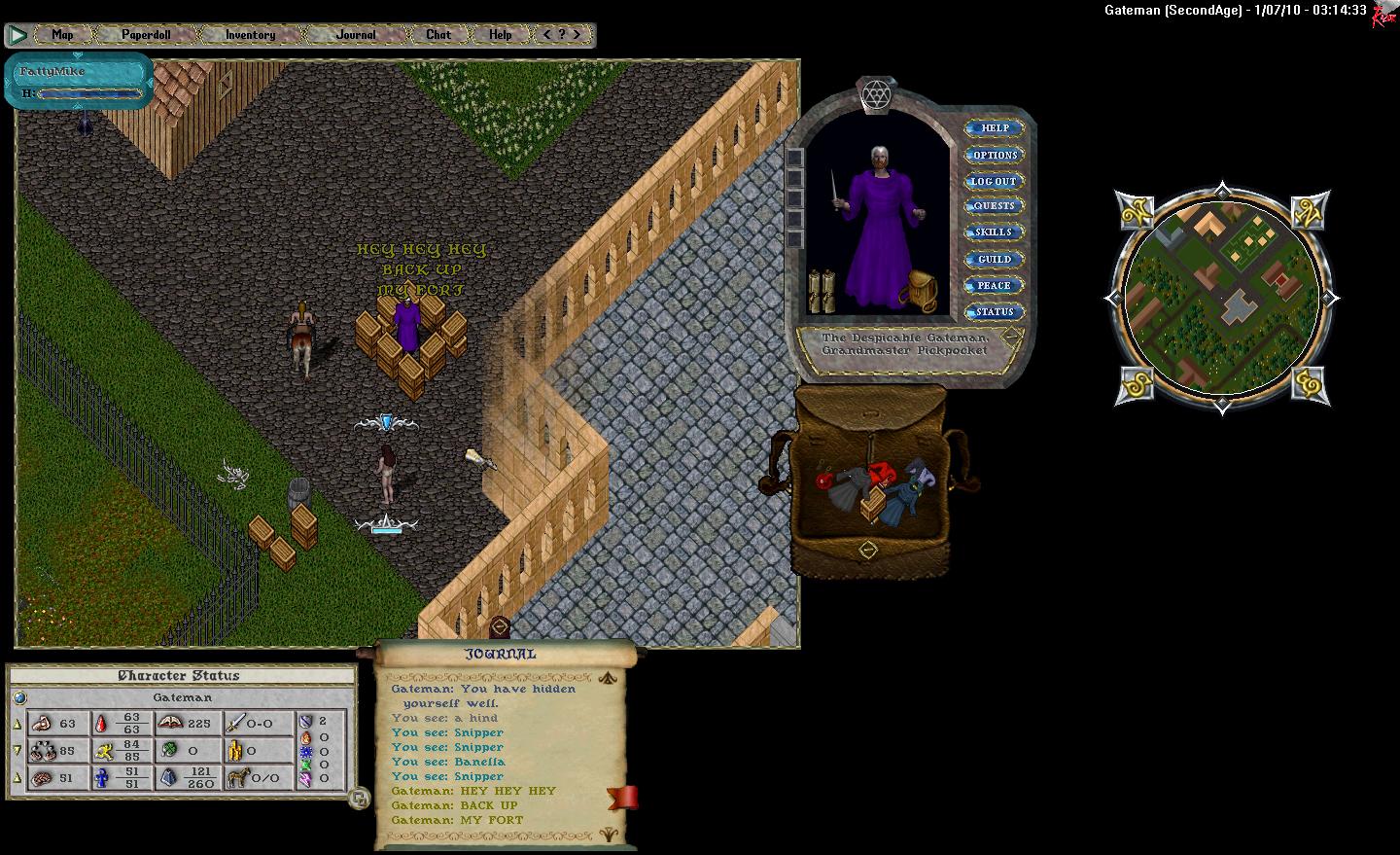Open the paperdoll OPTIONS button
This screenshot has height=855, width=1400.
pos(994,155)
